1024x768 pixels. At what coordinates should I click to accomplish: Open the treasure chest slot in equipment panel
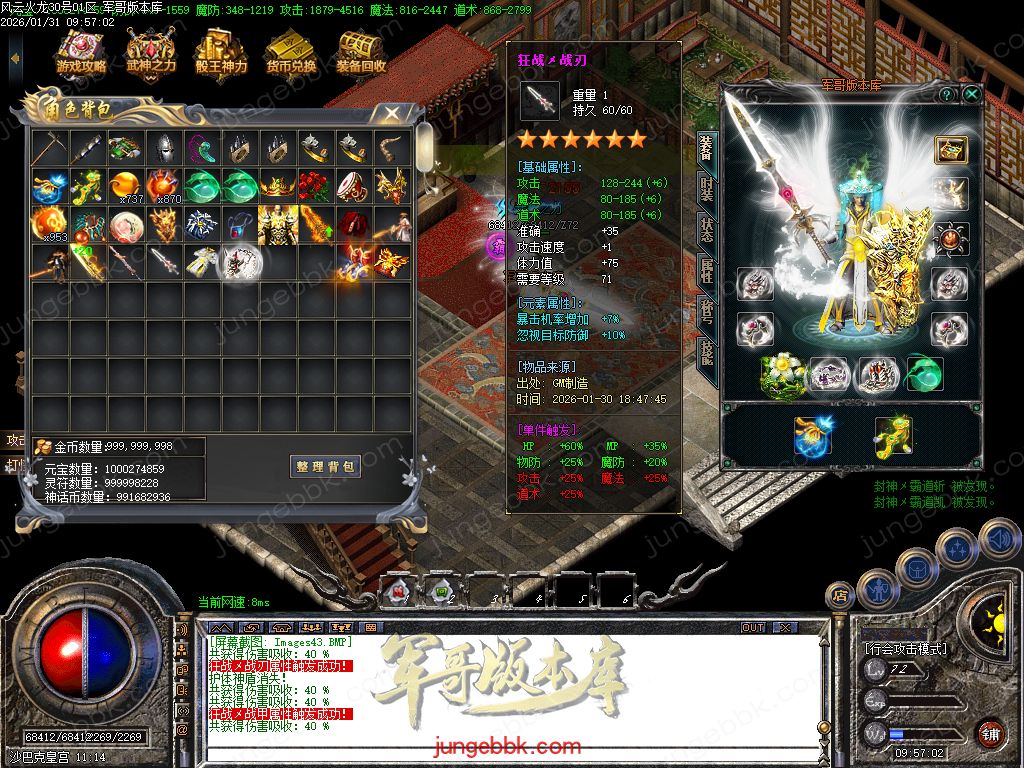(x=951, y=149)
